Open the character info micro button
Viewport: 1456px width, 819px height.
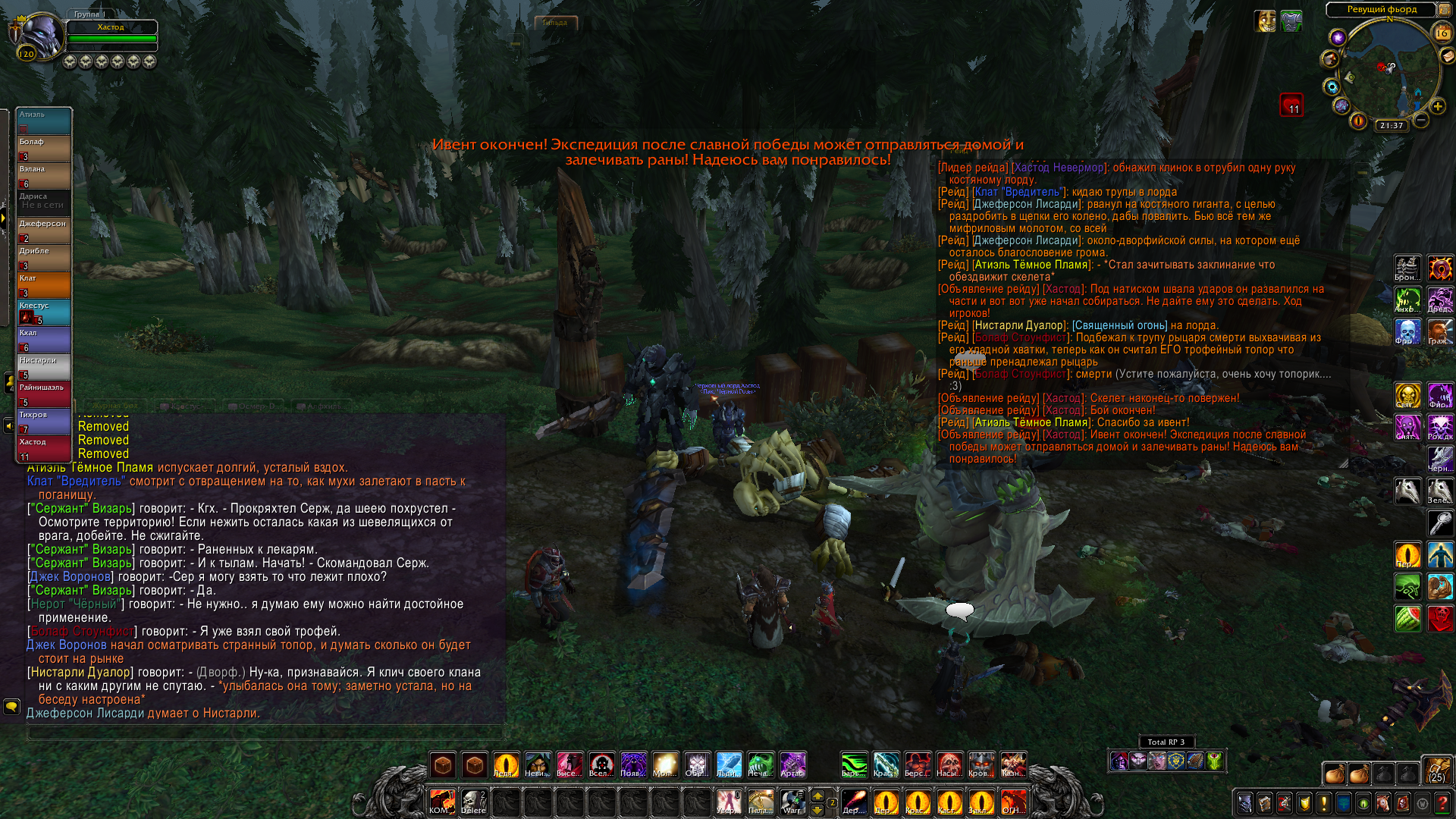(1245, 803)
